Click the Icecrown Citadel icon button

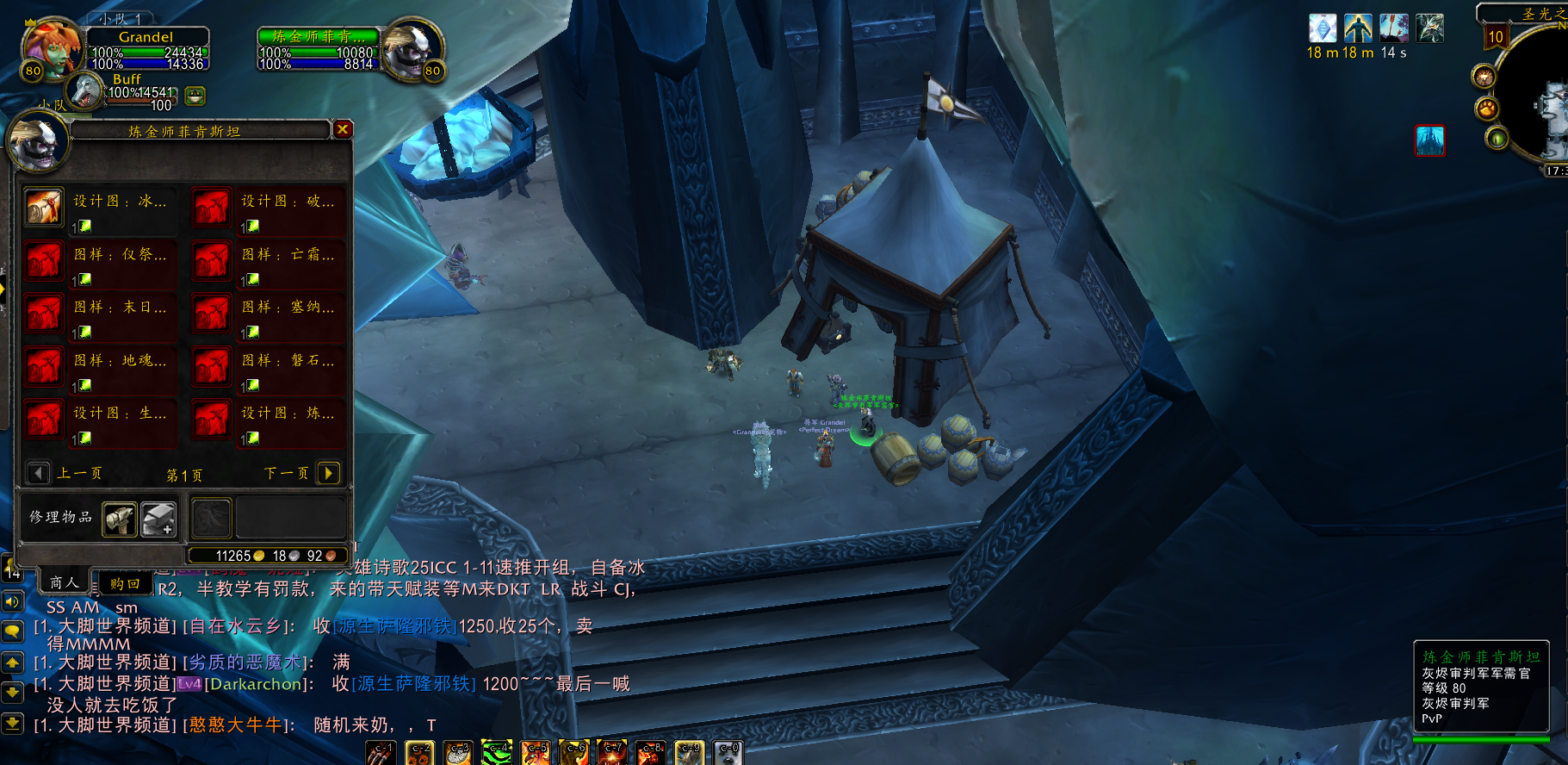click(1429, 140)
